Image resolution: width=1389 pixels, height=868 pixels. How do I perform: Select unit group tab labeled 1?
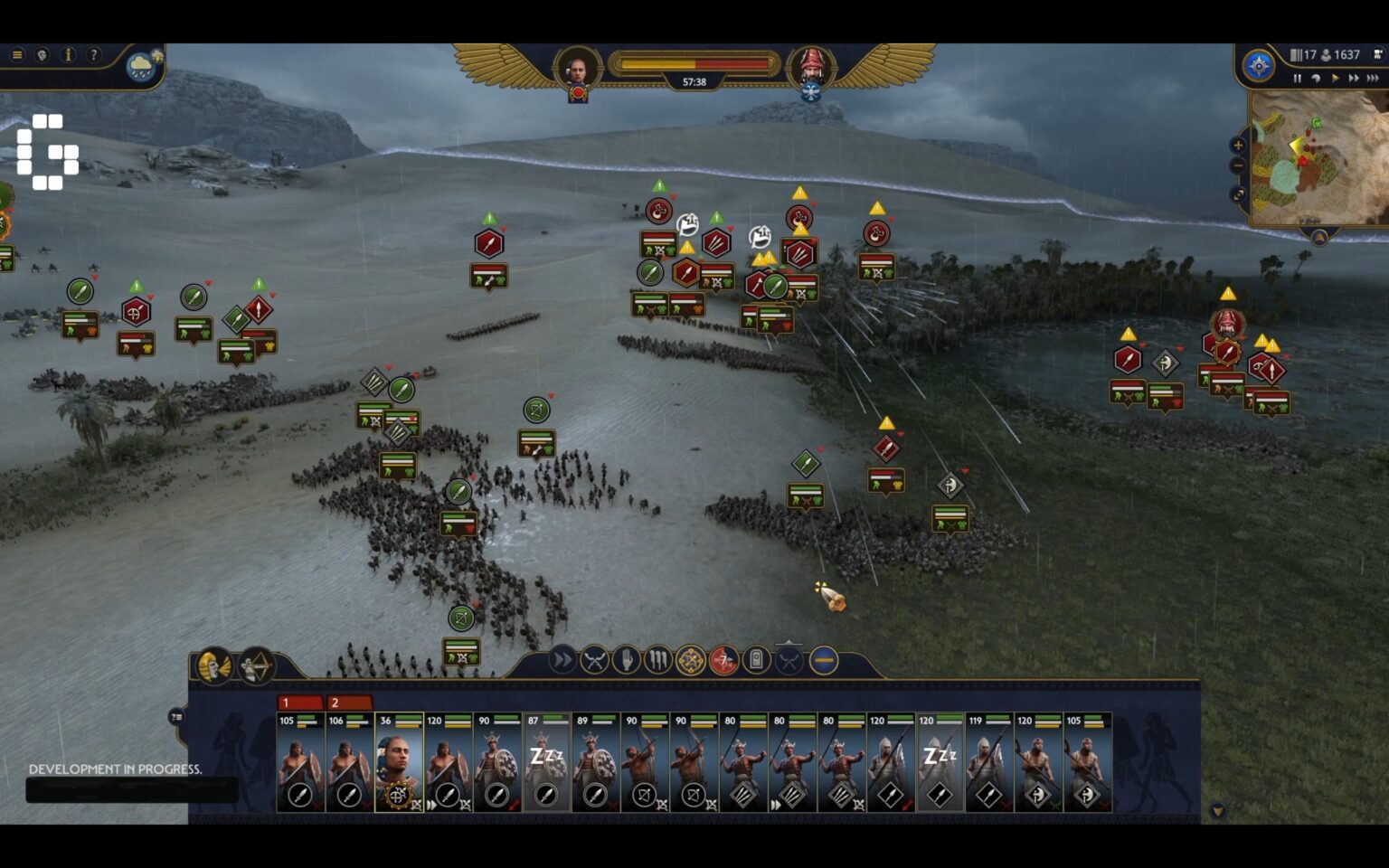[298, 702]
